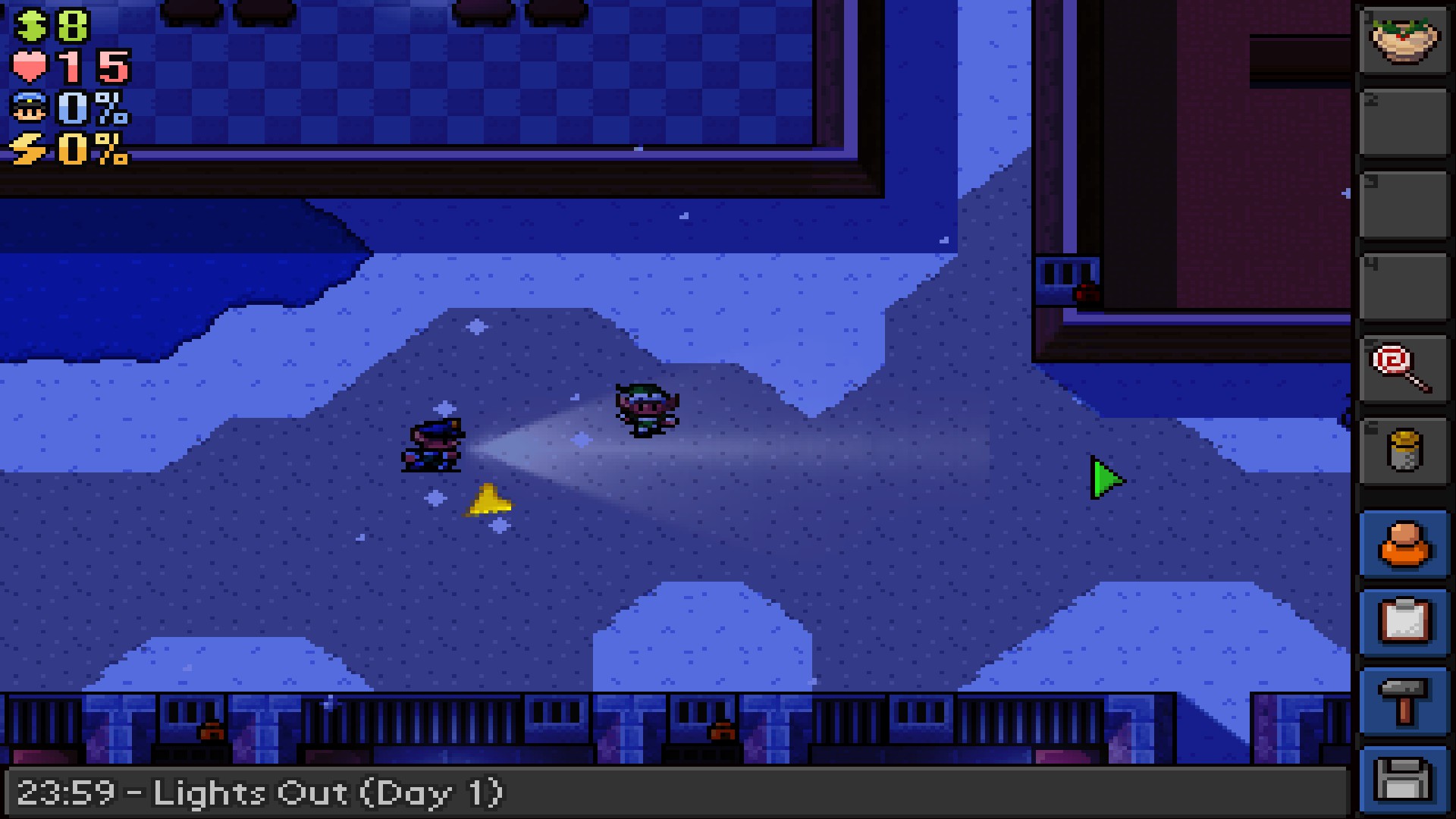The width and height of the screenshot is (1456, 819).
Task: Select the lollipop in inventory slot 5
Action: (1404, 368)
